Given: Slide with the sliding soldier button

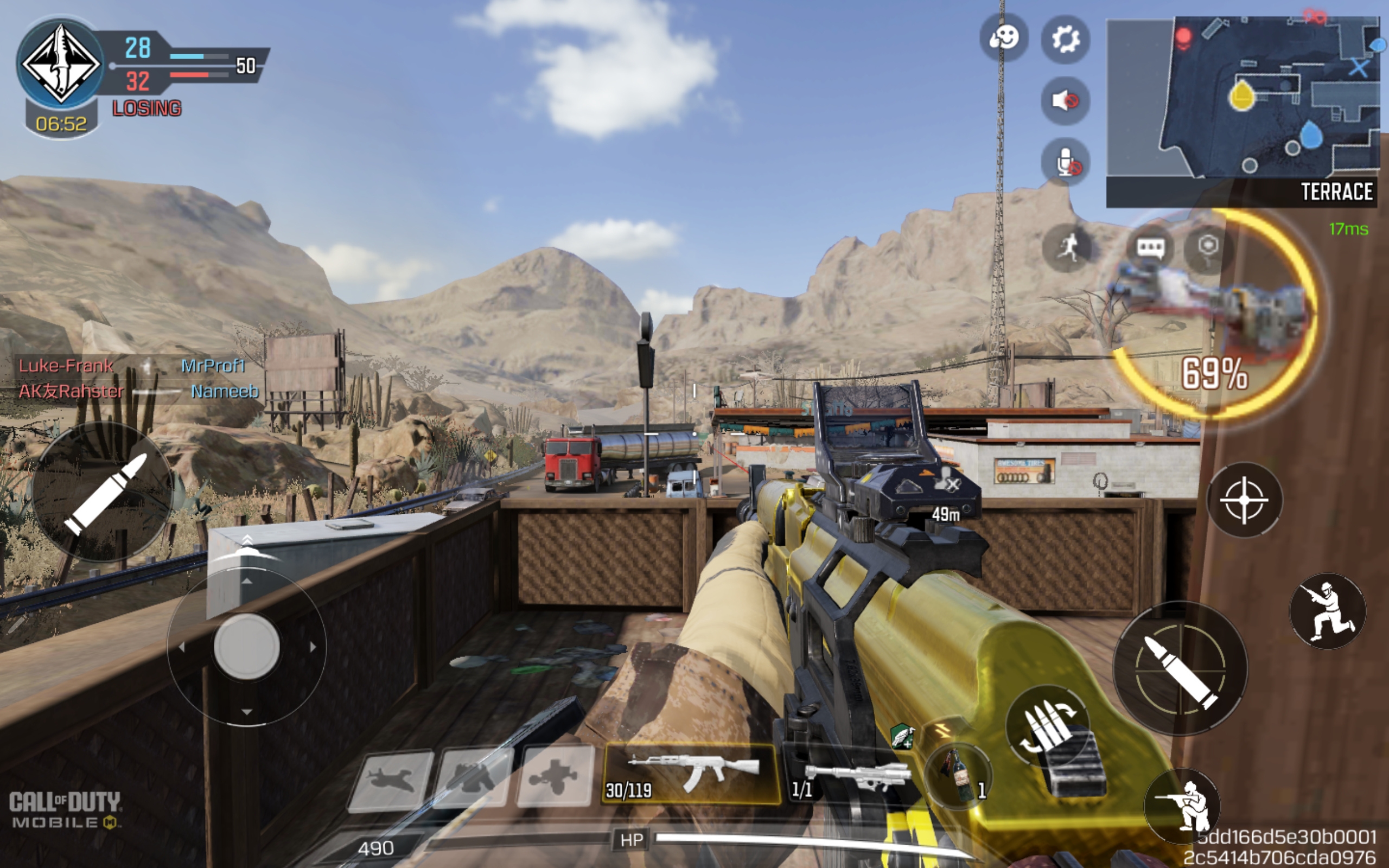Looking at the screenshot, I should [1327, 611].
